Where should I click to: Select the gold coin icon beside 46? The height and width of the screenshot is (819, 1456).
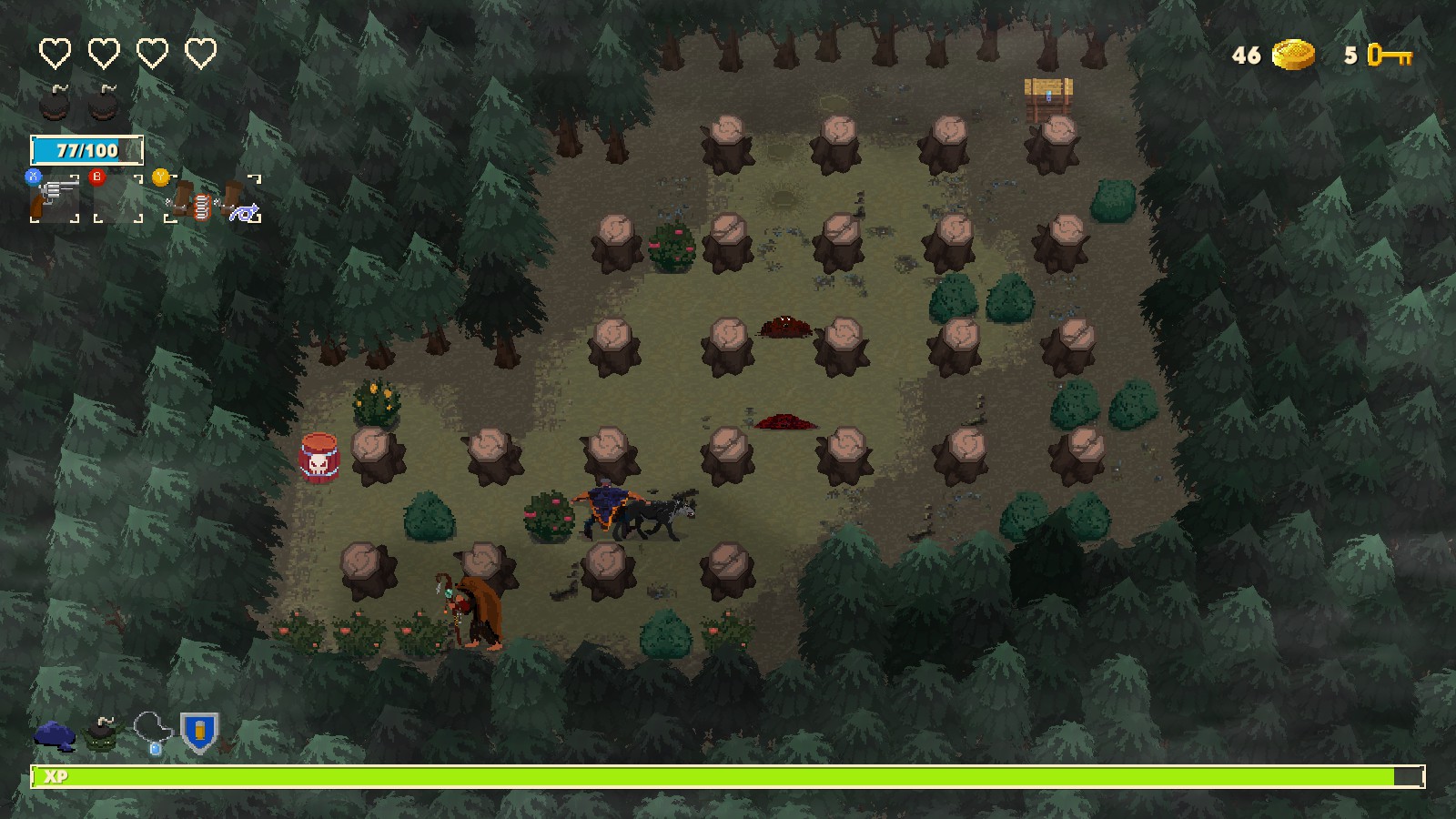(1293, 56)
